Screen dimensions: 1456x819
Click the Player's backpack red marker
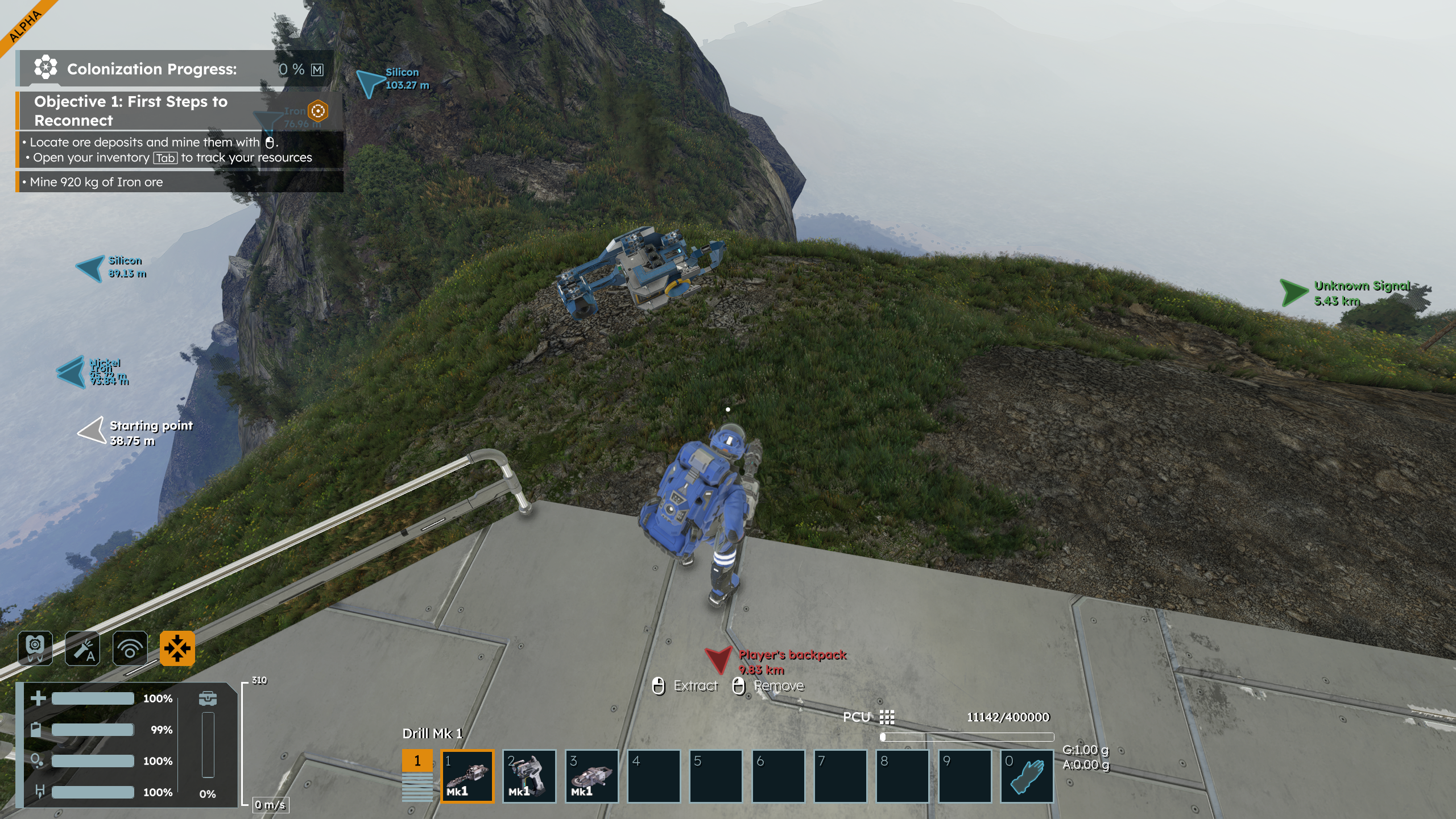[718, 660]
